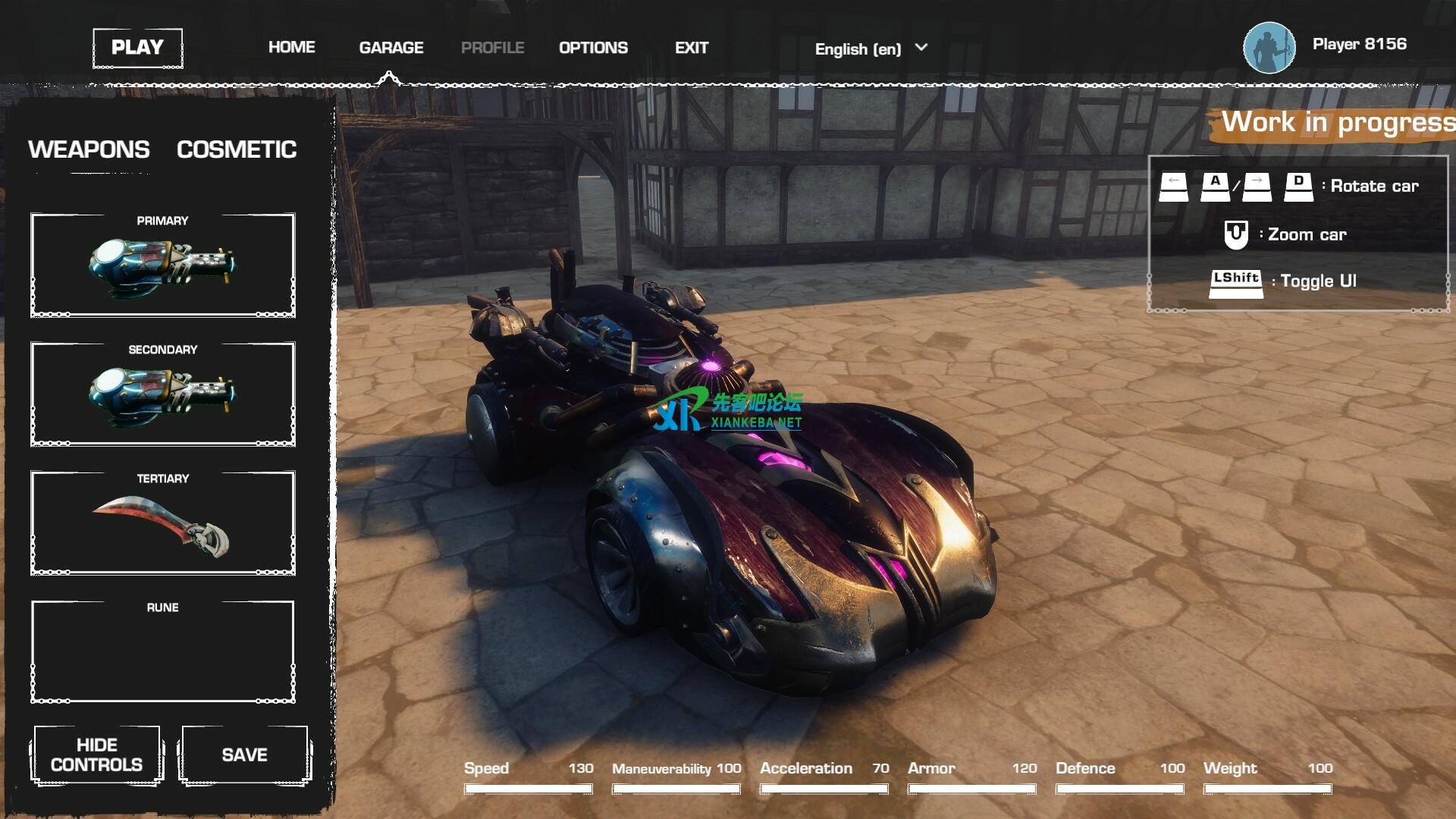Click the PLAY button
Viewport: 1456px width, 819px height.
(137, 48)
